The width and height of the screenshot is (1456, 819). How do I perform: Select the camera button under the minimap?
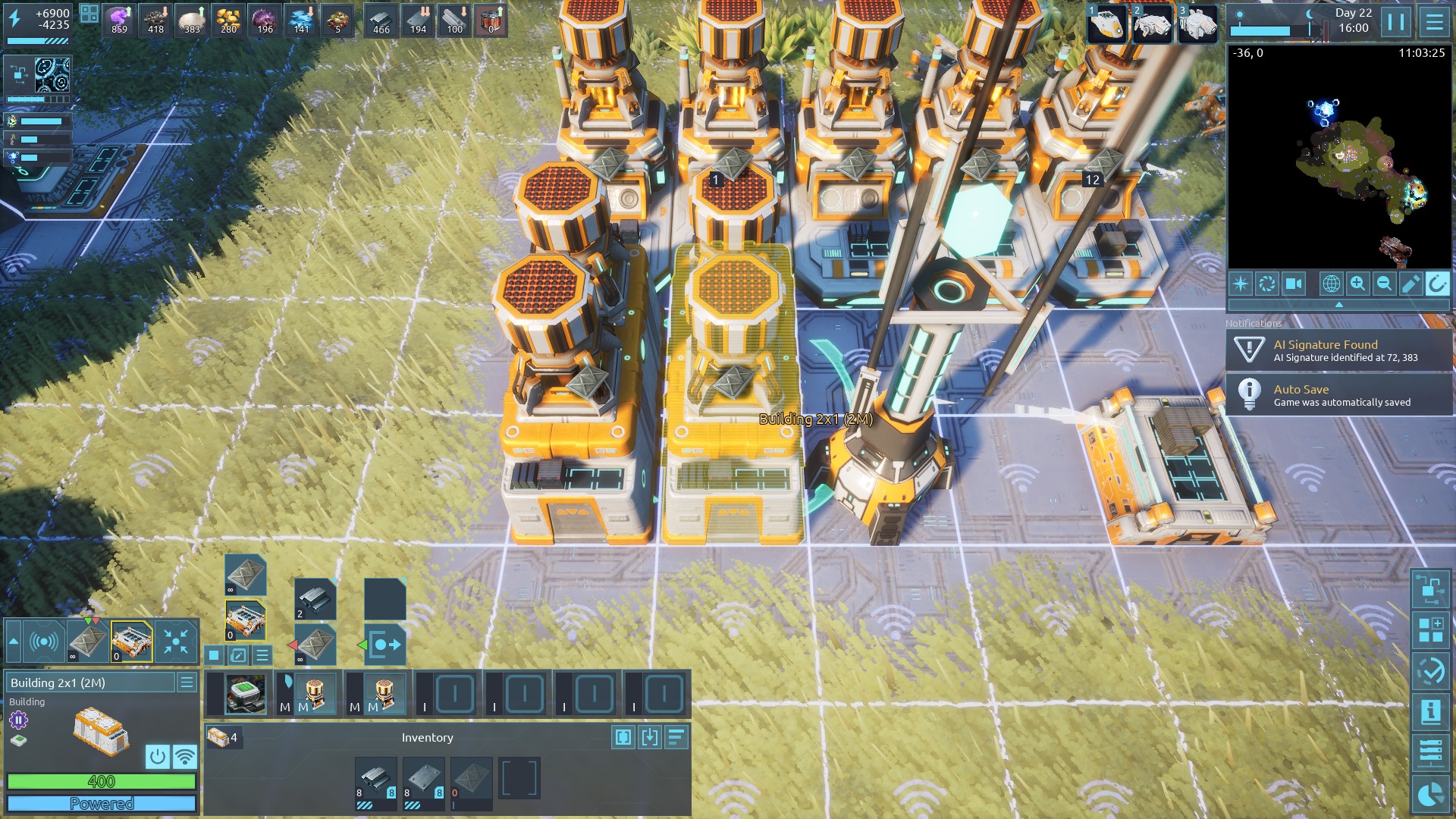(x=1294, y=284)
